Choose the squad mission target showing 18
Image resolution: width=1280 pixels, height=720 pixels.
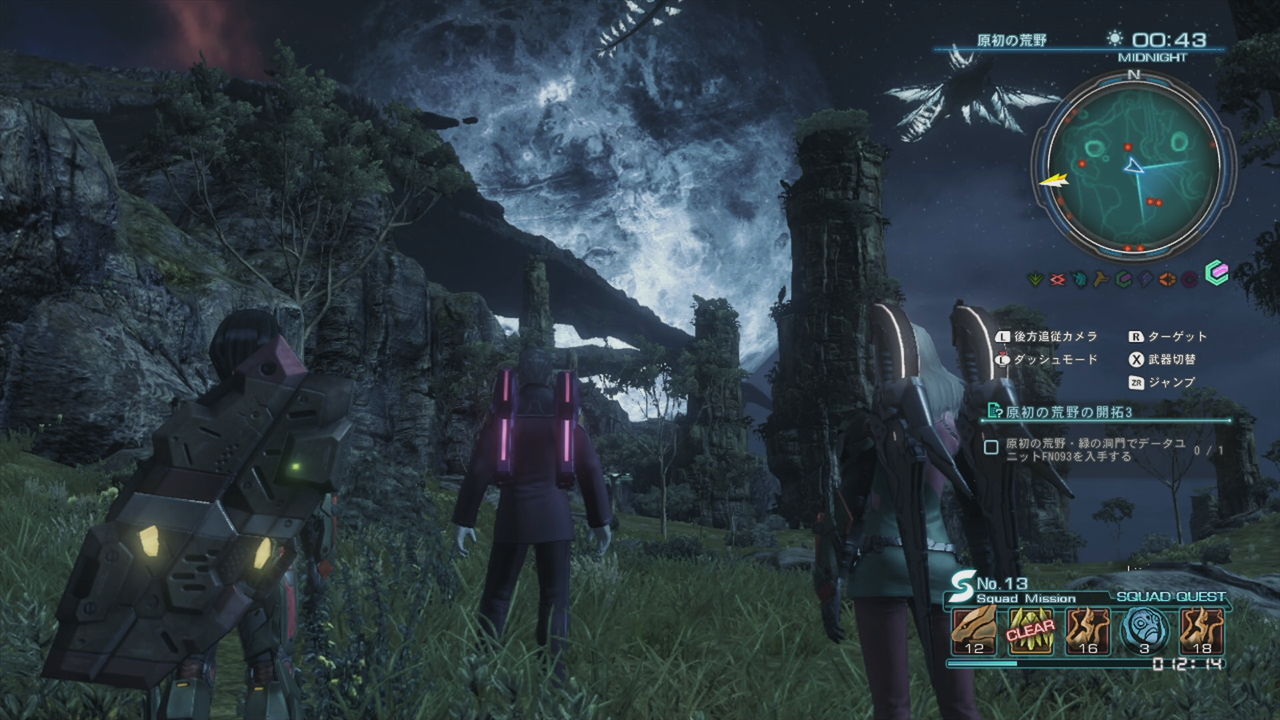(x=1202, y=630)
